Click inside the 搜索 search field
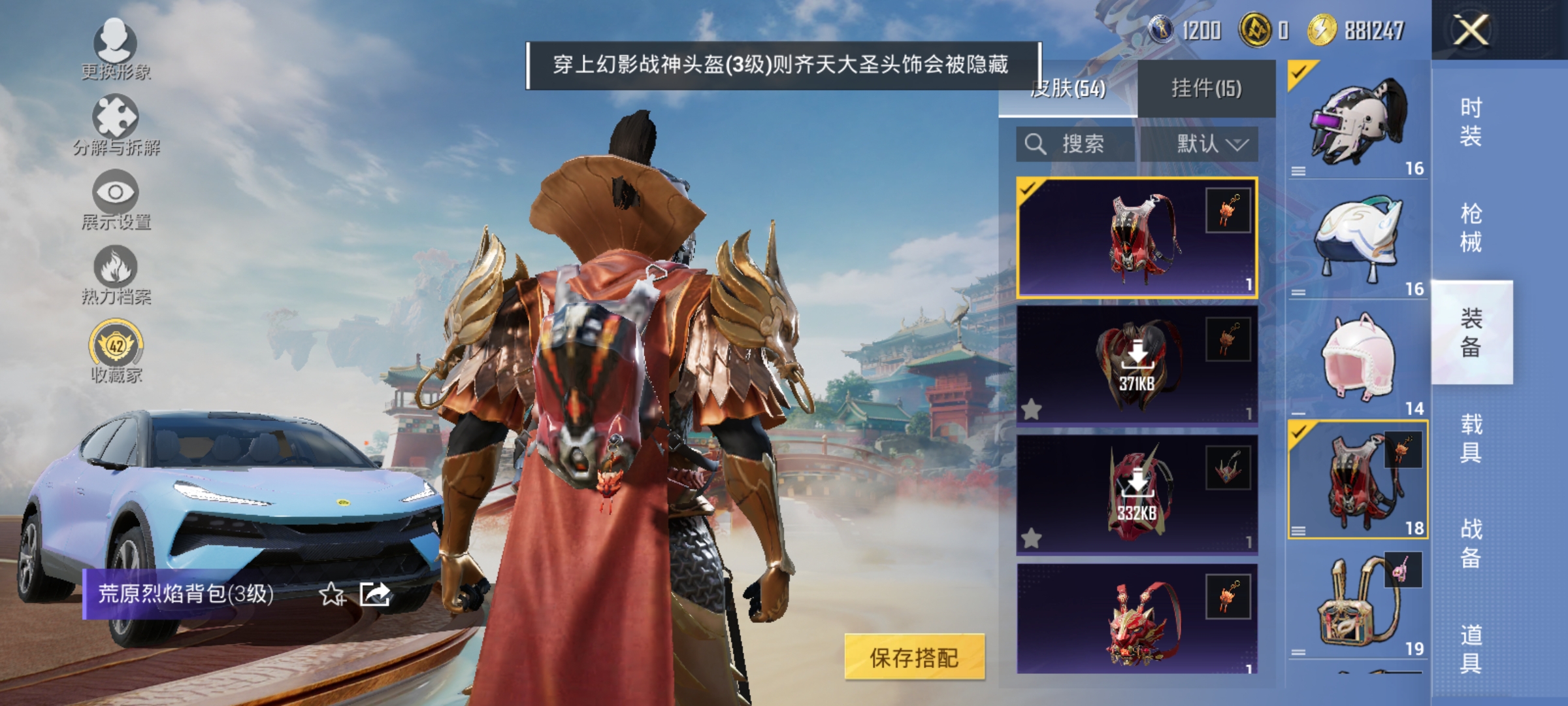This screenshot has height=706, width=1568. (x=1085, y=144)
